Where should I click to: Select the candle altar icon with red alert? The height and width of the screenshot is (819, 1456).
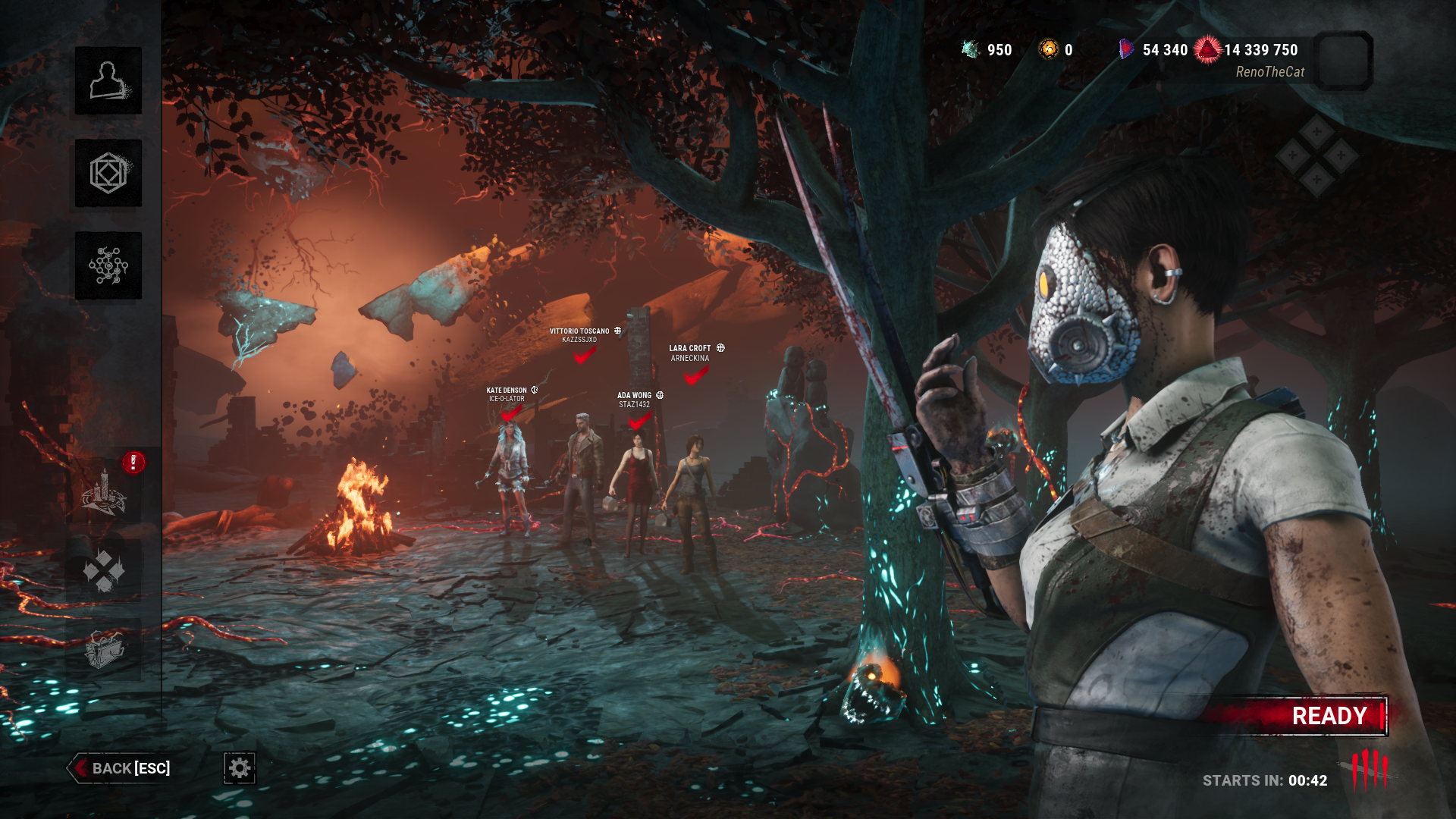pyautogui.click(x=105, y=491)
